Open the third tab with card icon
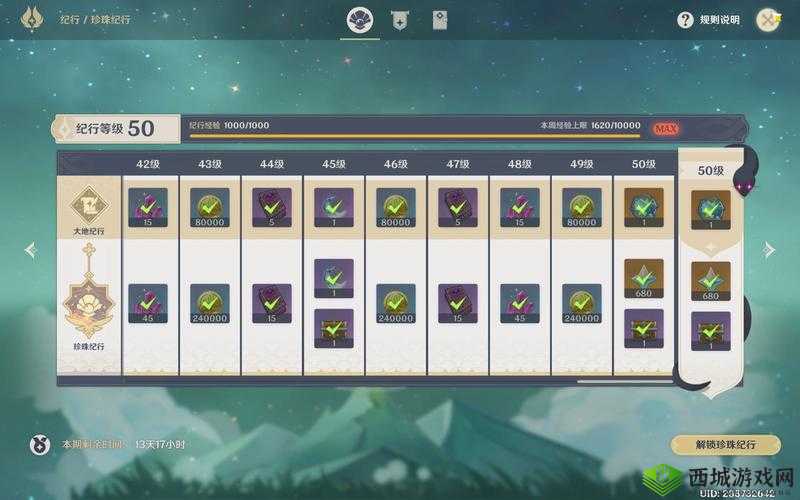The image size is (800, 500). [x=440, y=20]
